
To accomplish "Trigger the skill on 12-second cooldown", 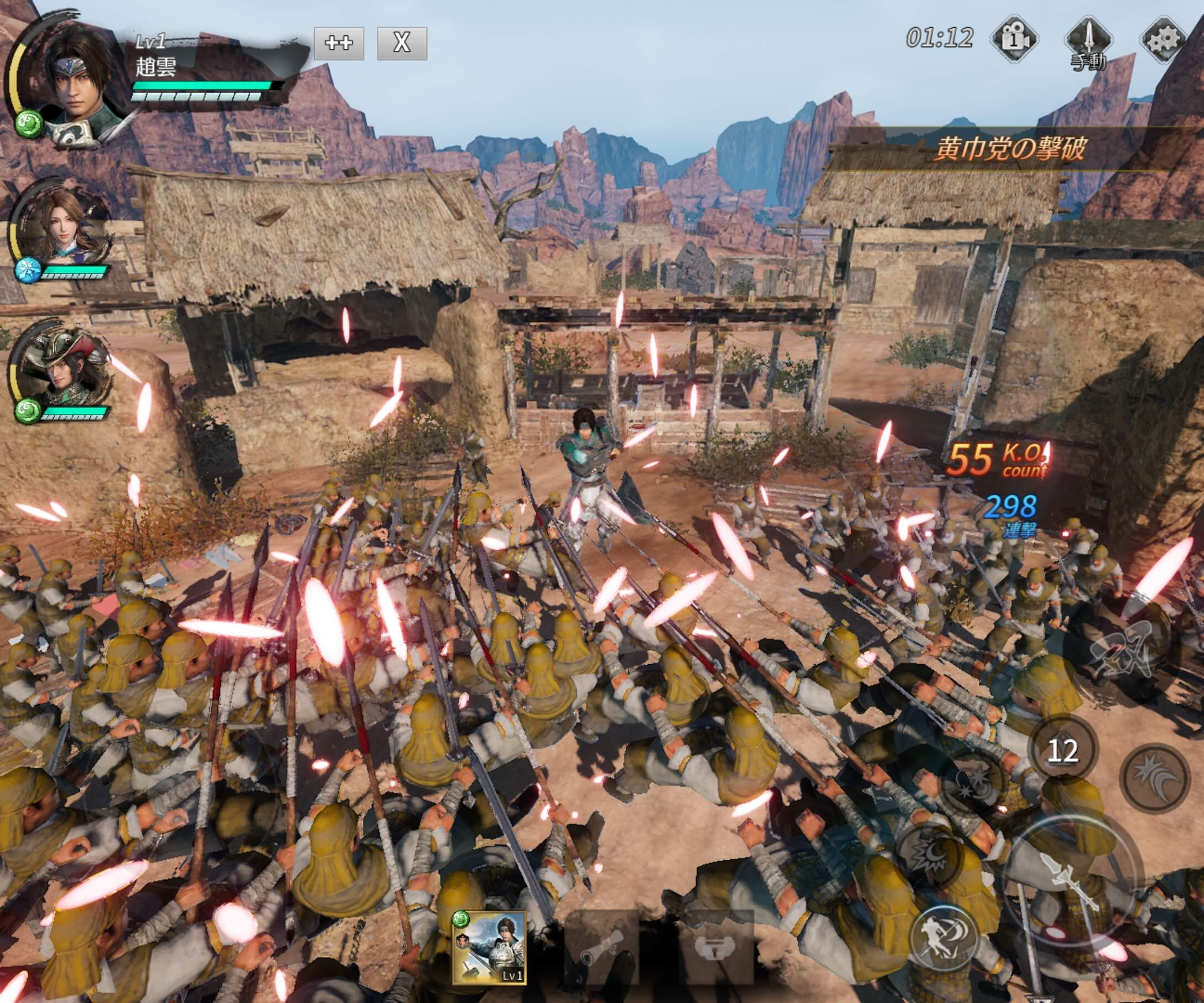I will (1062, 750).
